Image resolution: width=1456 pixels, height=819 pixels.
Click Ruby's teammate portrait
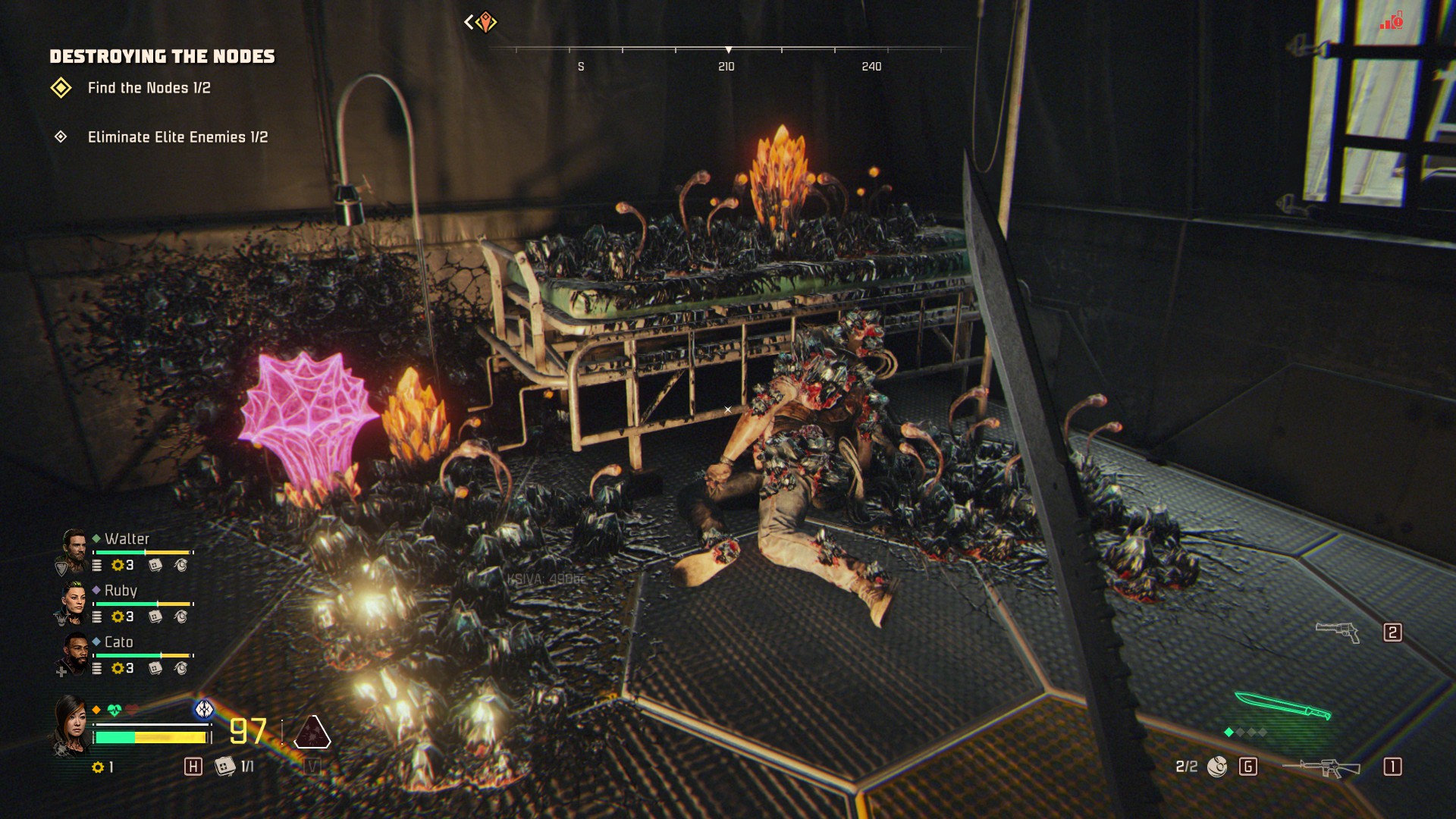click(x=74, y=603)
